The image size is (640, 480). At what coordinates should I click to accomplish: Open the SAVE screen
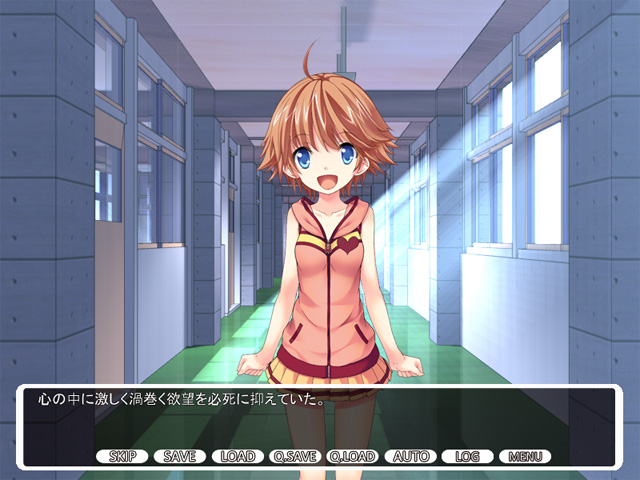[180, 456]
